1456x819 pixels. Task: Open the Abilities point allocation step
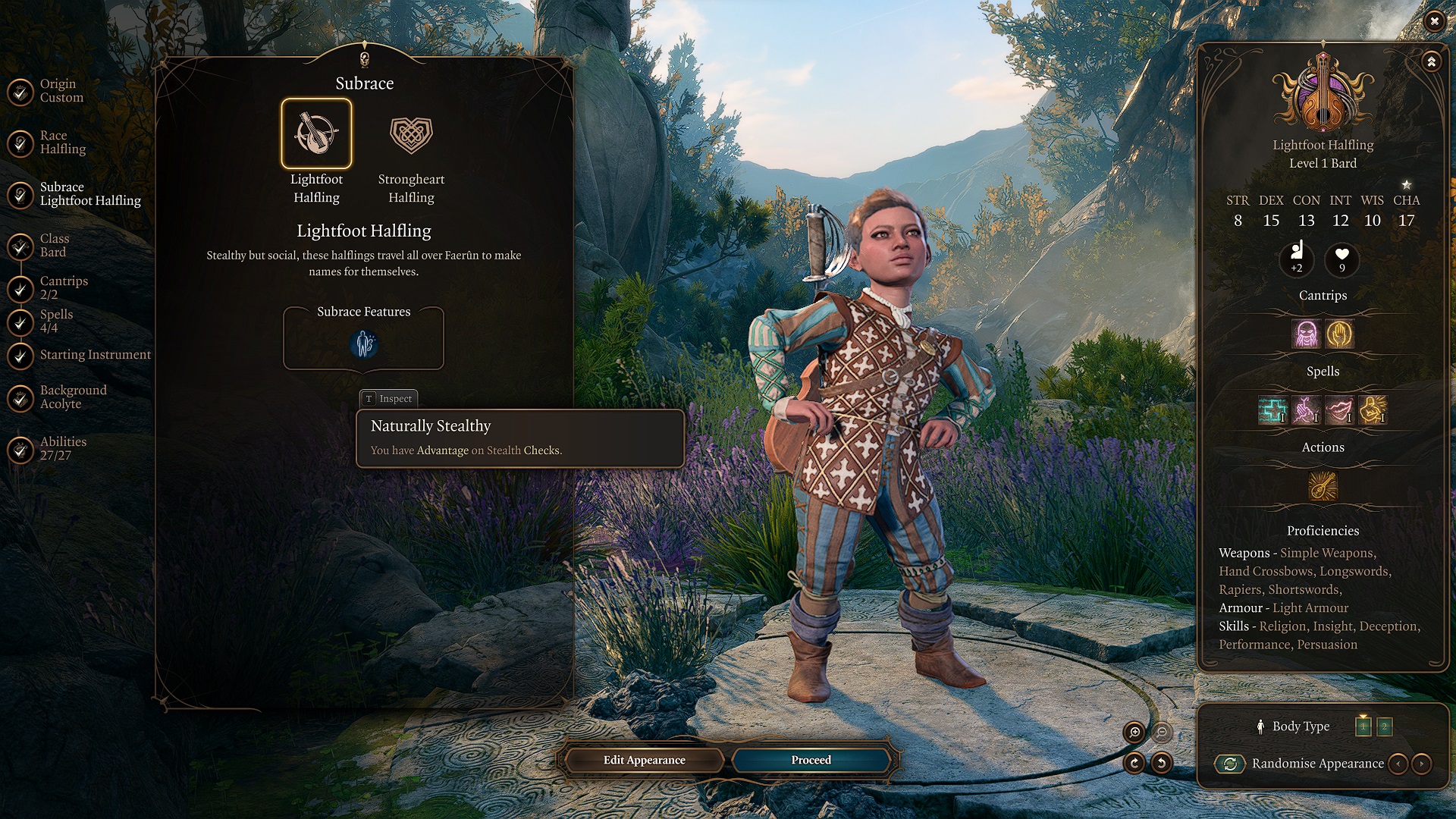tap(63, 448)
